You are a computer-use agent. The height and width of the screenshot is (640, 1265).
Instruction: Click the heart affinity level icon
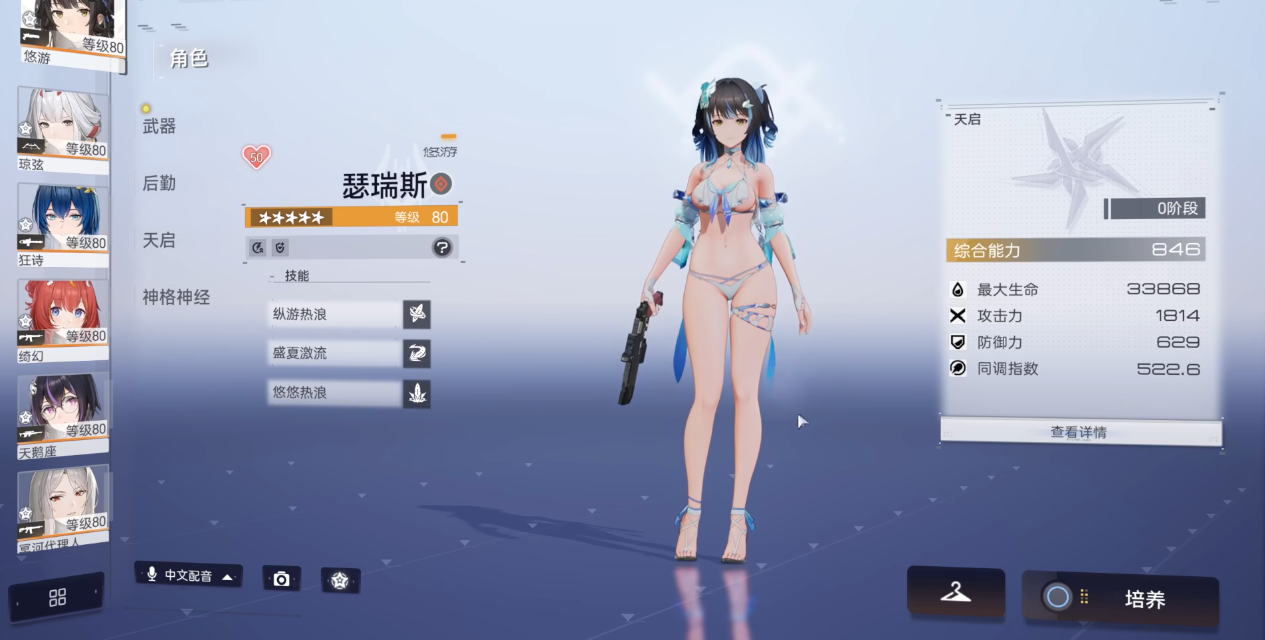256,157
